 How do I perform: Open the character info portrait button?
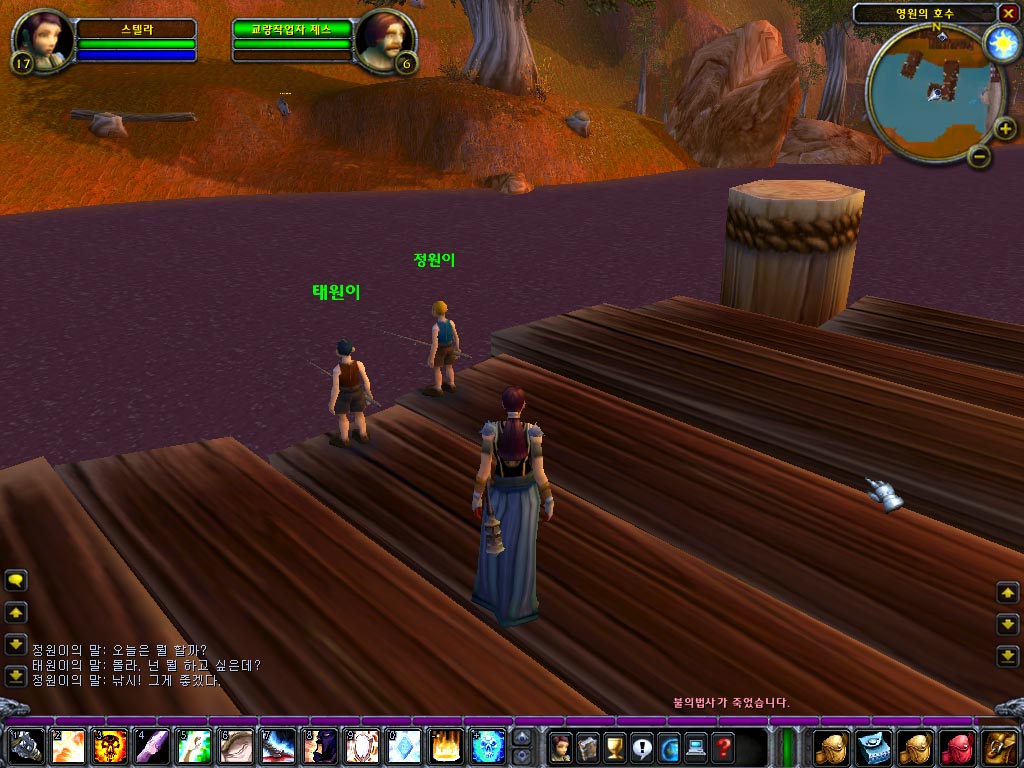tap(561, 747)
